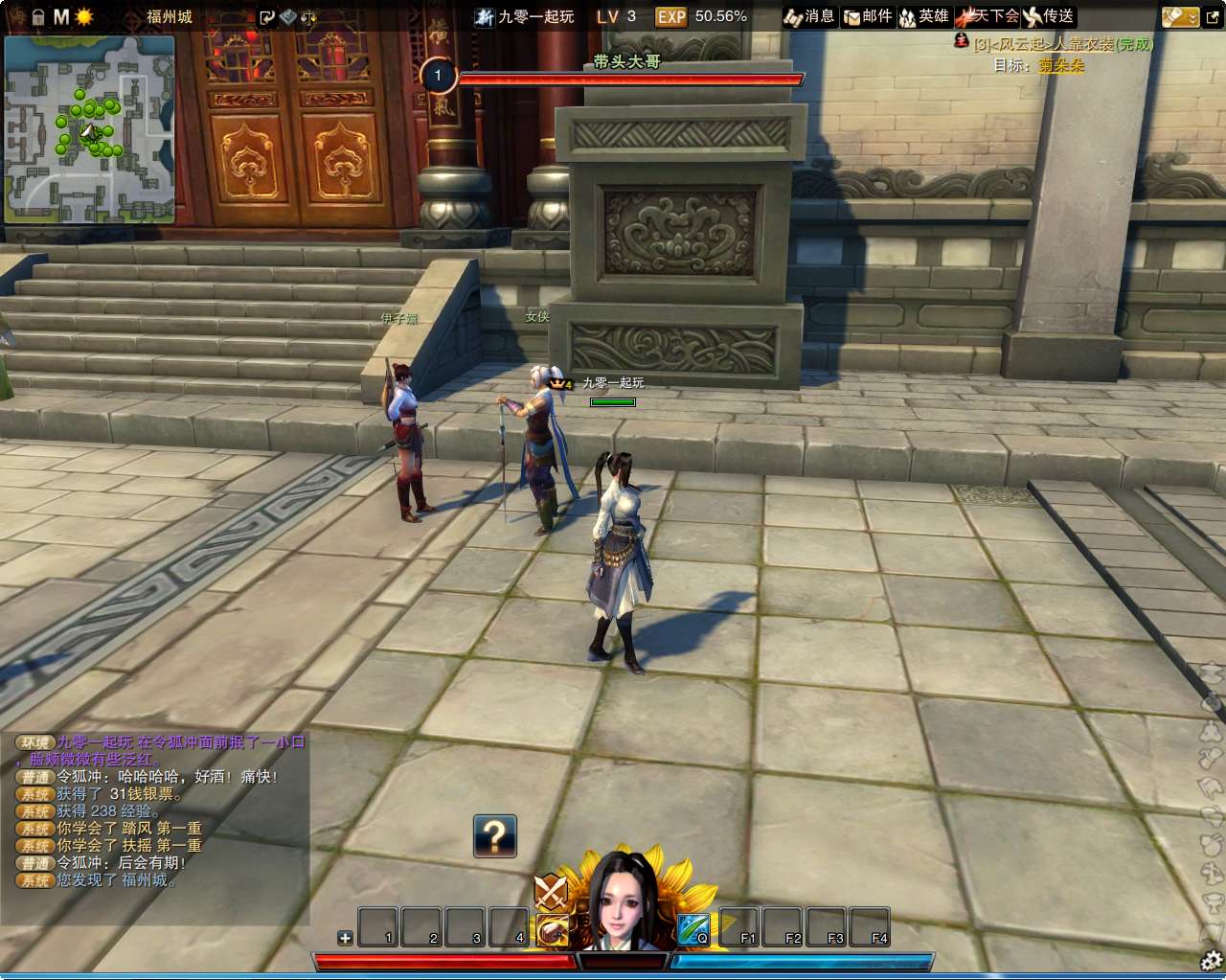Click the minimap of 福州城
This screenshot has width=1226, height=980.
coord(90,129)
